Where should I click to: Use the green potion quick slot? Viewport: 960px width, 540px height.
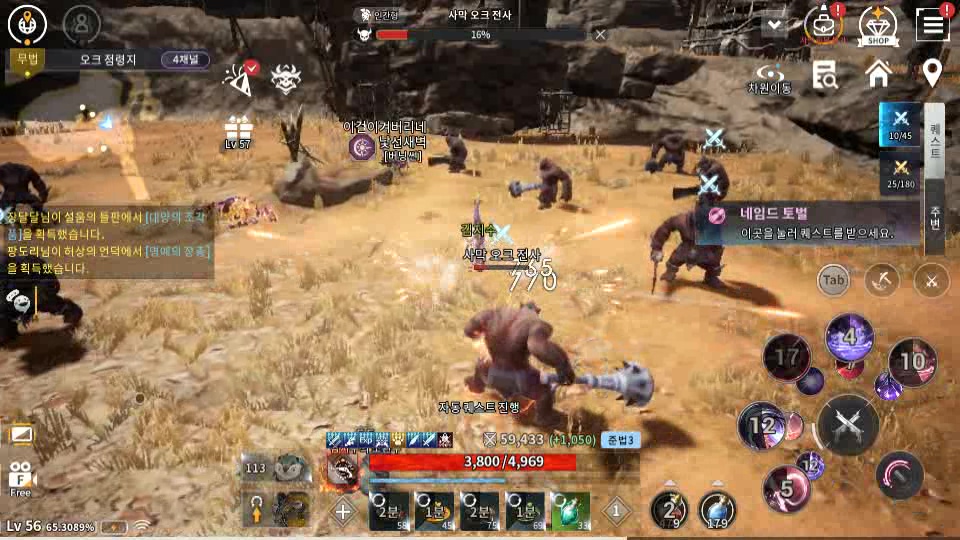571,510
